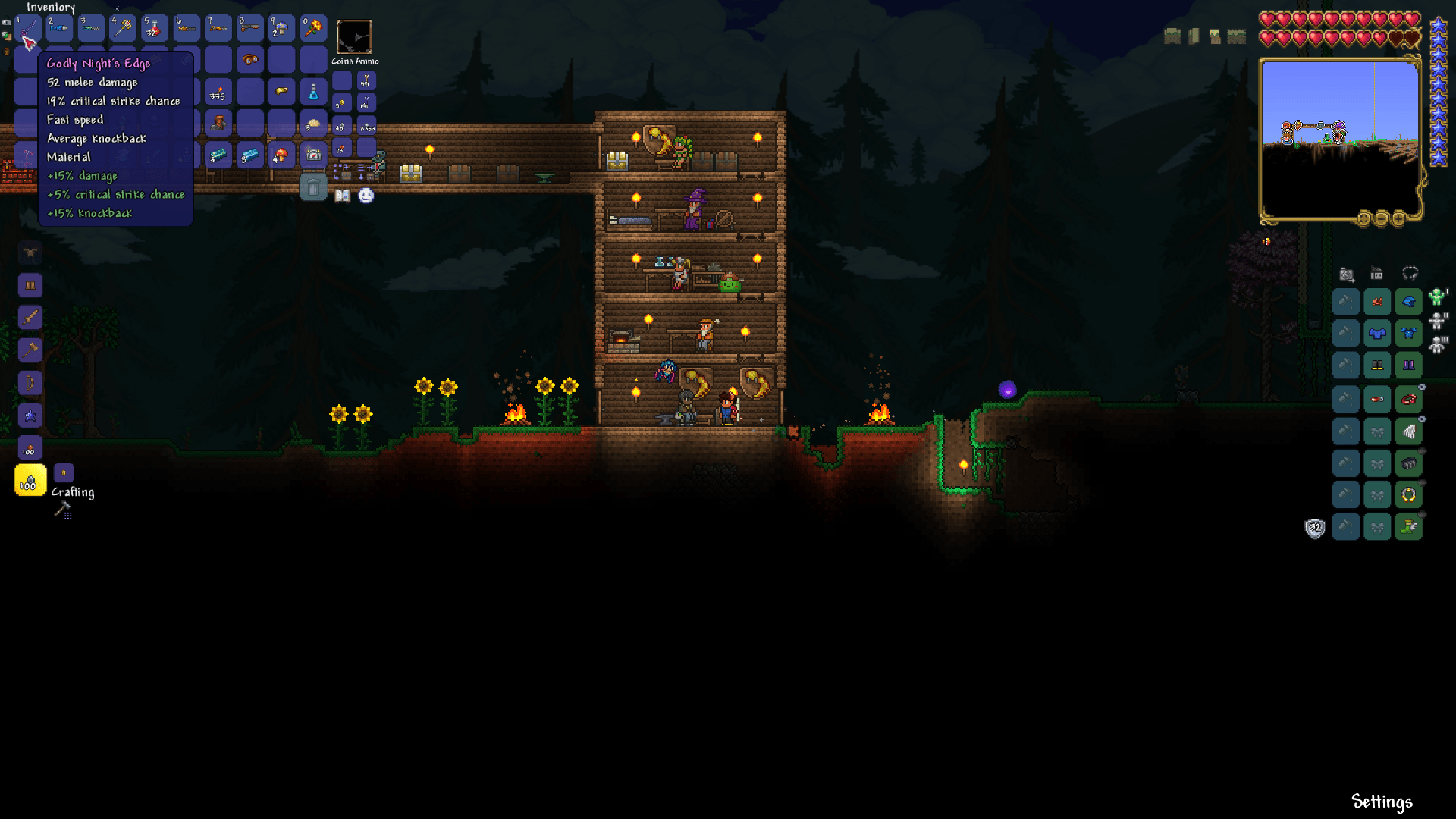Select the Godly Night's Edge in hotbar slot 1
The width and height of the screenshot is (1456, 819).
27,28
